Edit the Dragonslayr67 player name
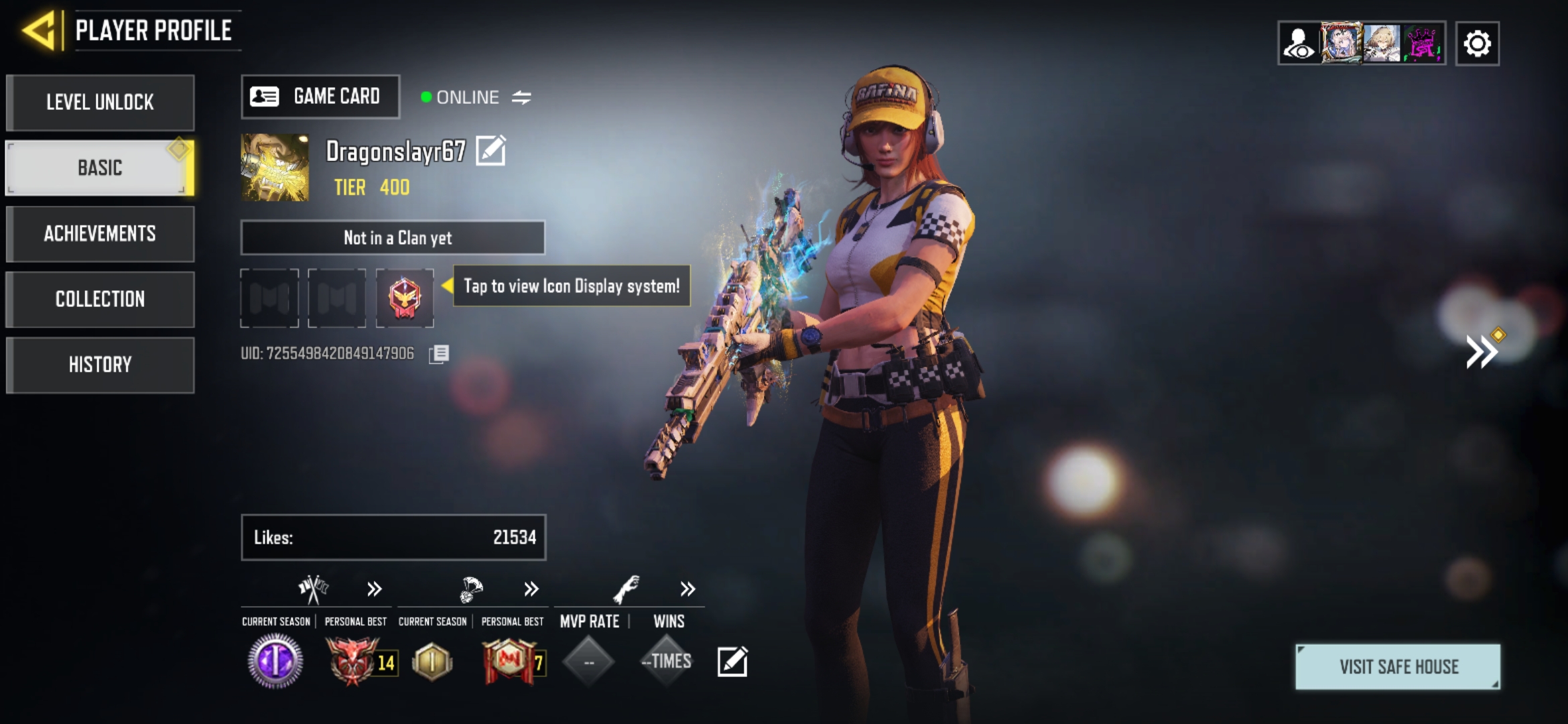This screenshot has height=724, width=1568. point(491,150)
